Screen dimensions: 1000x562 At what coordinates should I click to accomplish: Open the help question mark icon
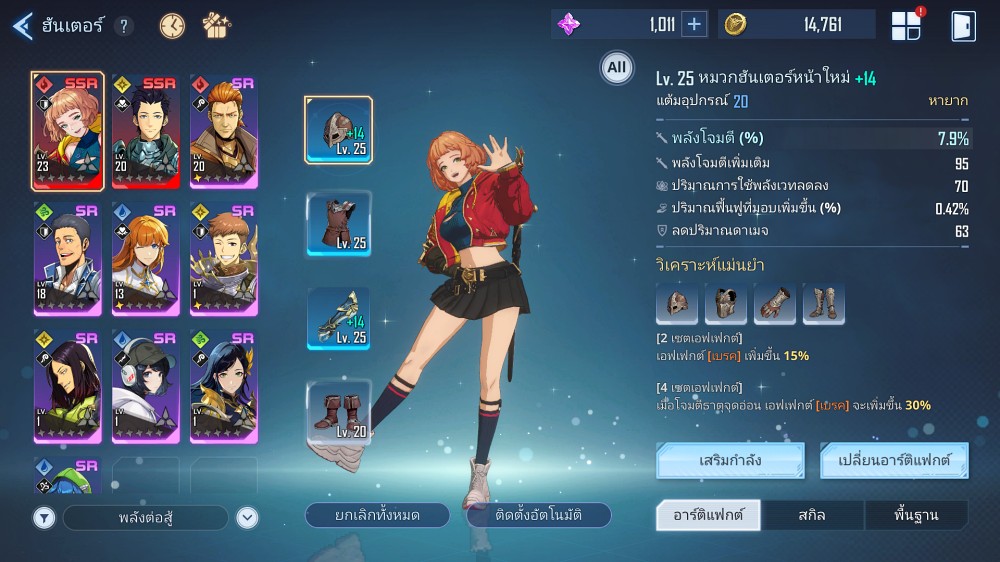click(123, 27)
